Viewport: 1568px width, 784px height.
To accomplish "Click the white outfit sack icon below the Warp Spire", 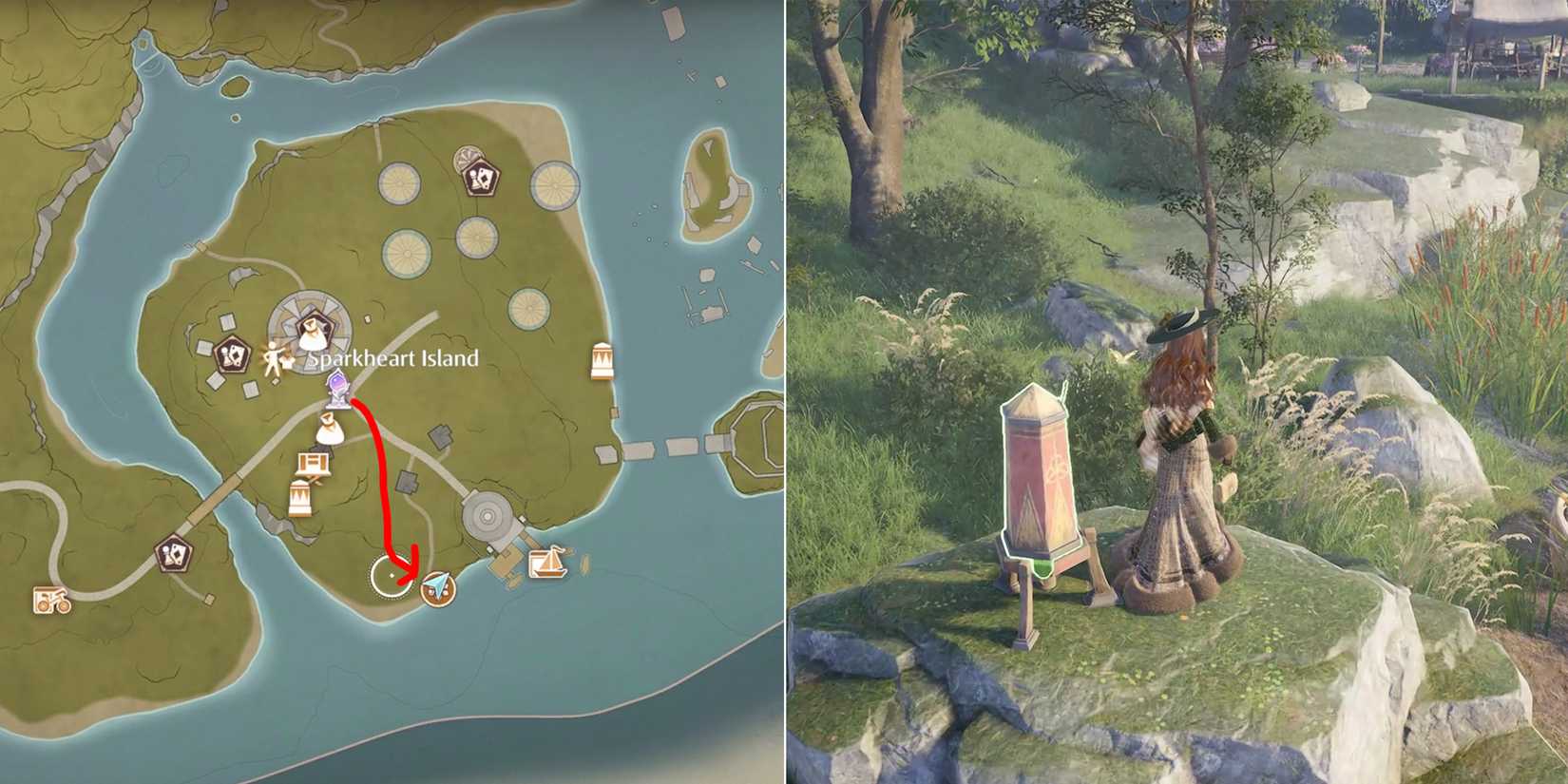I will (329, 430).
